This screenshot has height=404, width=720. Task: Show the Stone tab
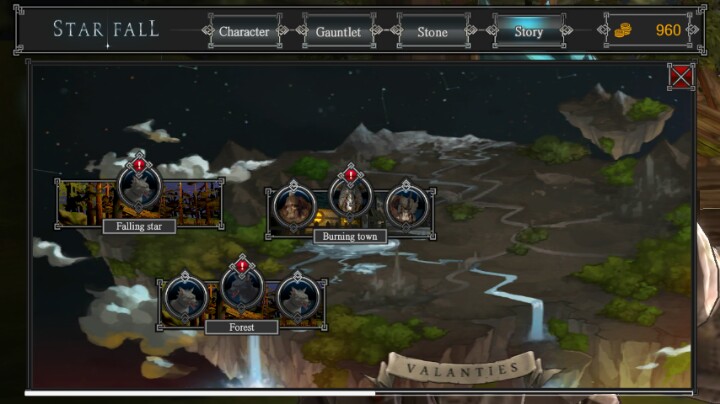pyautogui.click(x=433, y=31)
